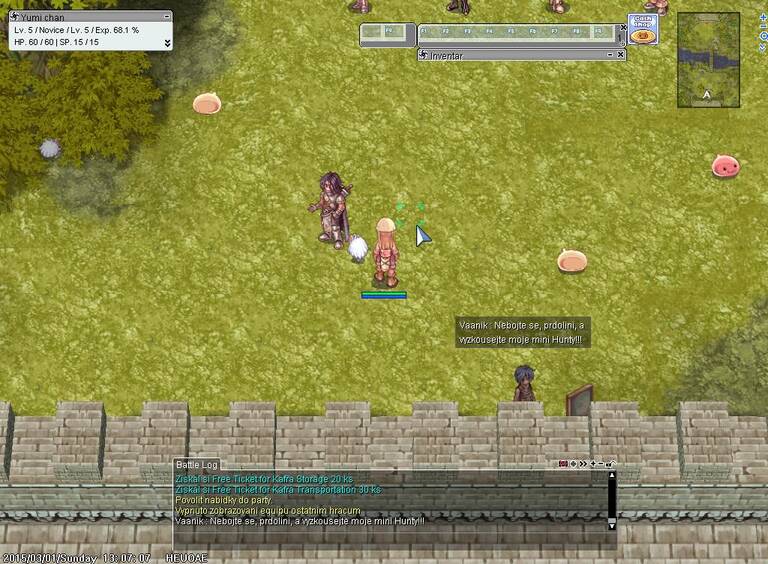
Task: Close the Inventar window
Action: click(x=621, y=55)
